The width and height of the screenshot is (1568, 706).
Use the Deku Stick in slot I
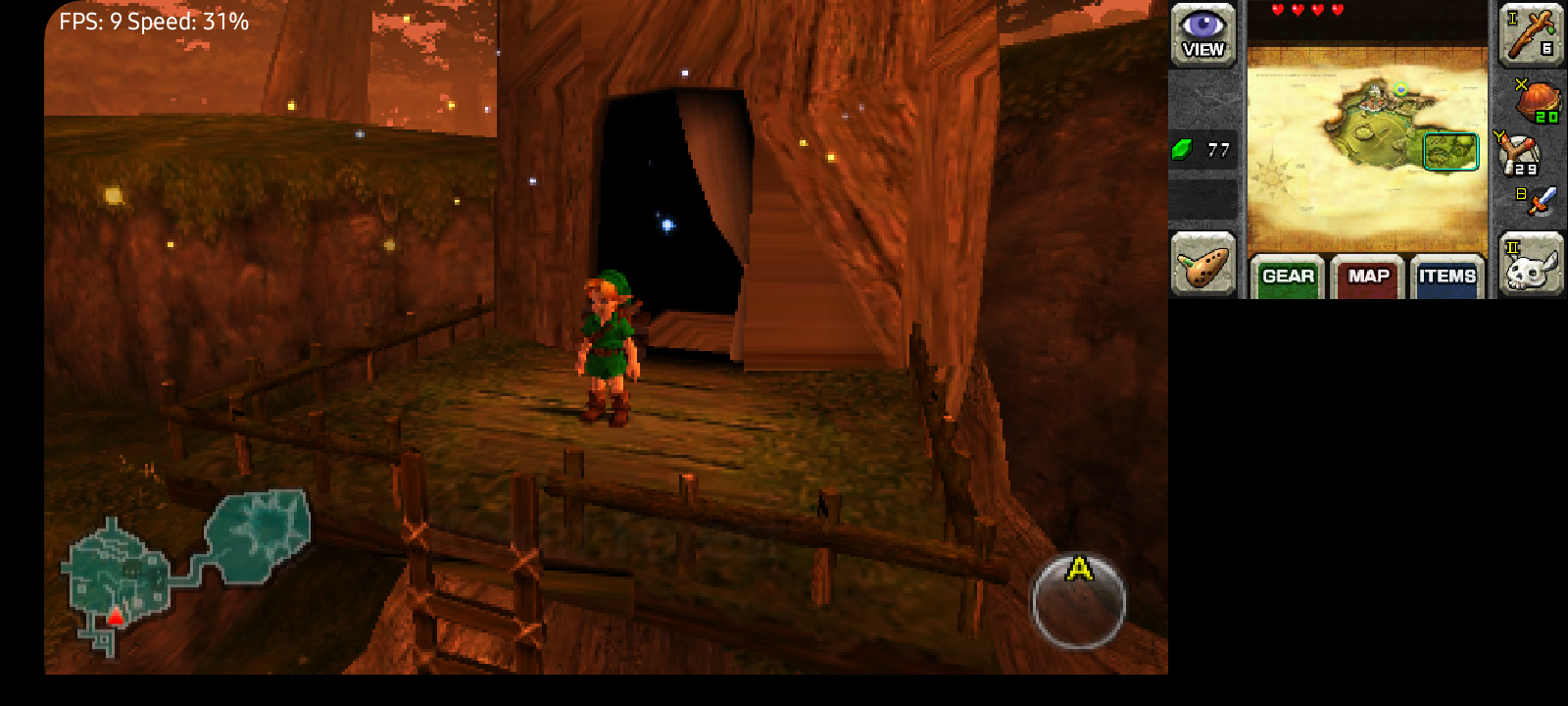pyautogui.click(x=1531, y=34)
